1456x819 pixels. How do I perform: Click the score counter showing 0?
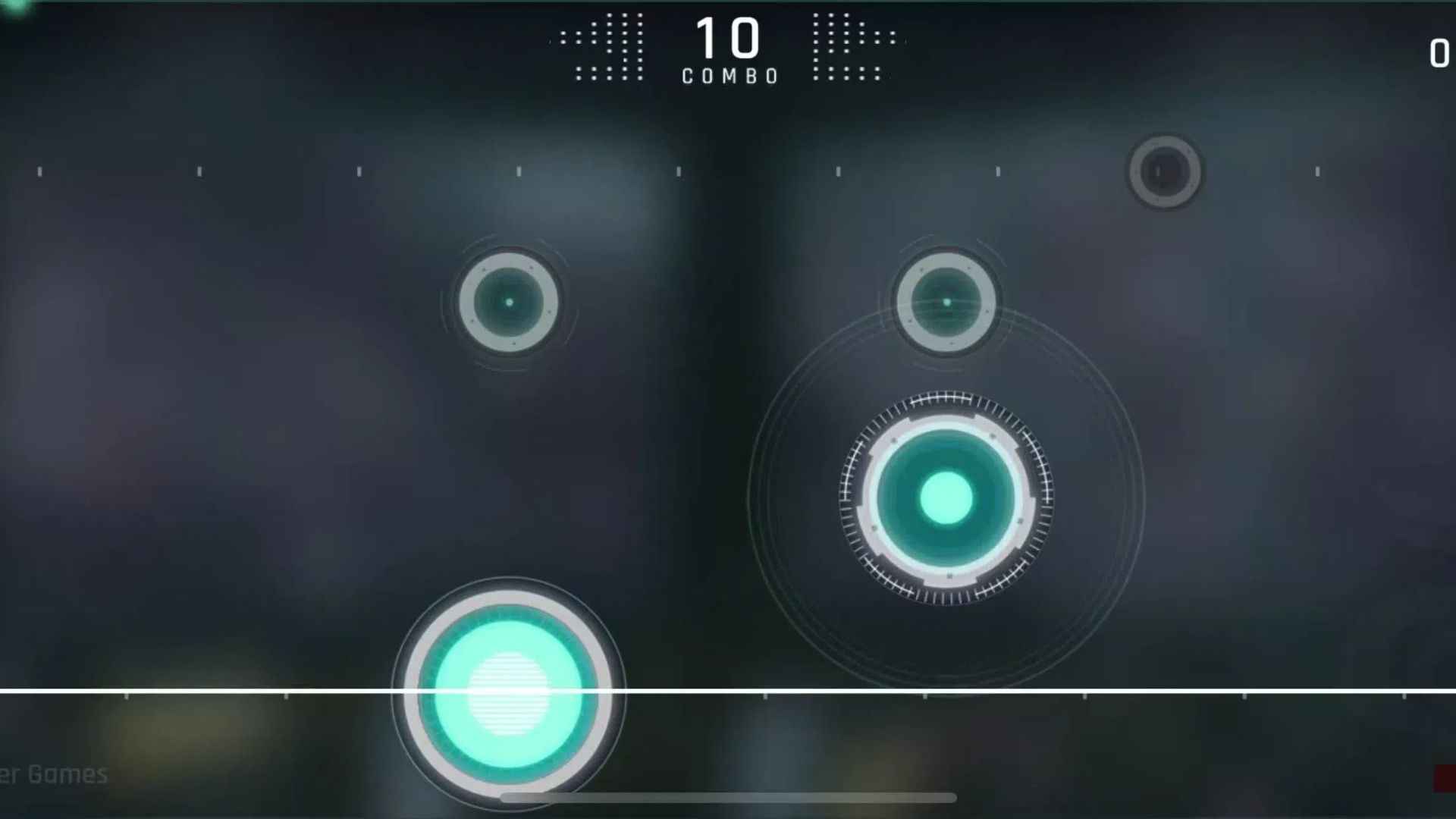point(1438,55)
